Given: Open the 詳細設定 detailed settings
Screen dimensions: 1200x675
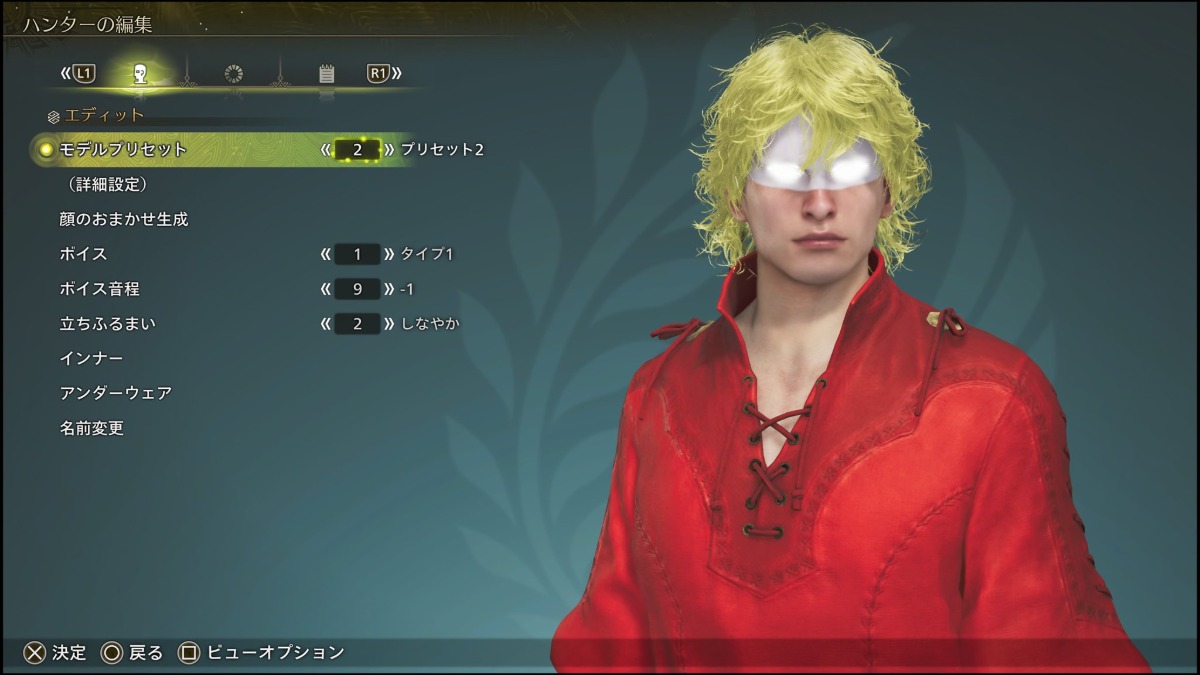Looking at the screenshot, I should coord(108,184).
